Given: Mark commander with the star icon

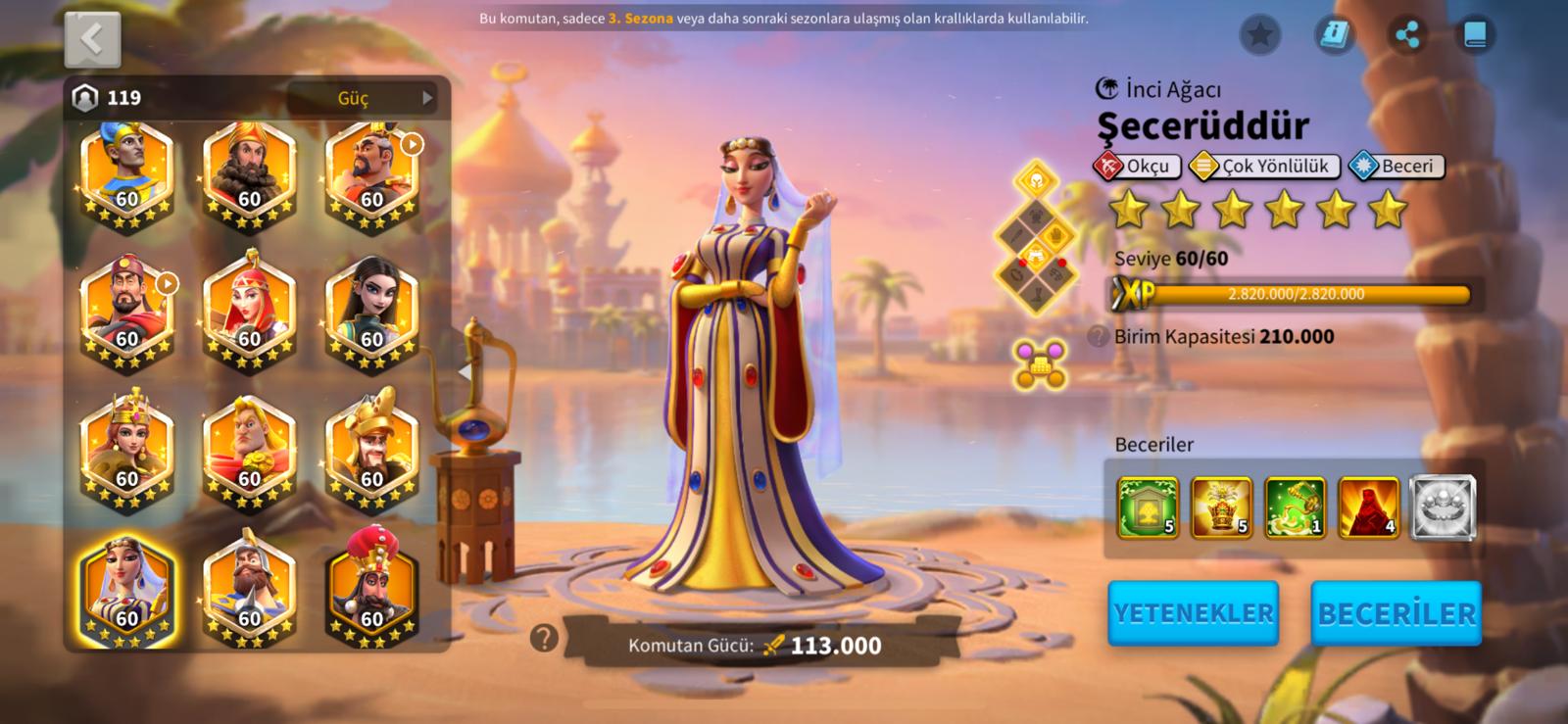Looking at the screenshot, I should pyautogui.click(x=1259, y=36).
